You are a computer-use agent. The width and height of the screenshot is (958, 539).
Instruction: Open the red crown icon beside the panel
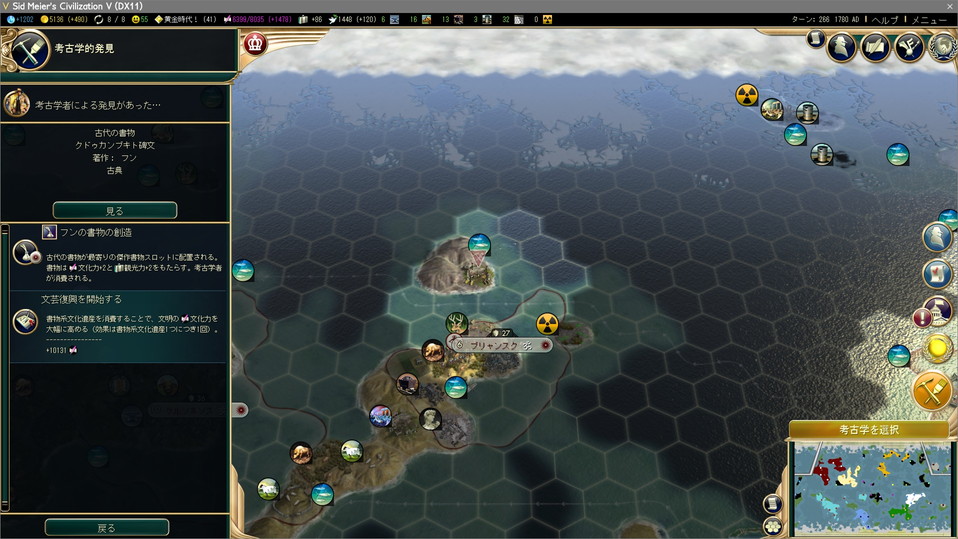click(256, 43)
